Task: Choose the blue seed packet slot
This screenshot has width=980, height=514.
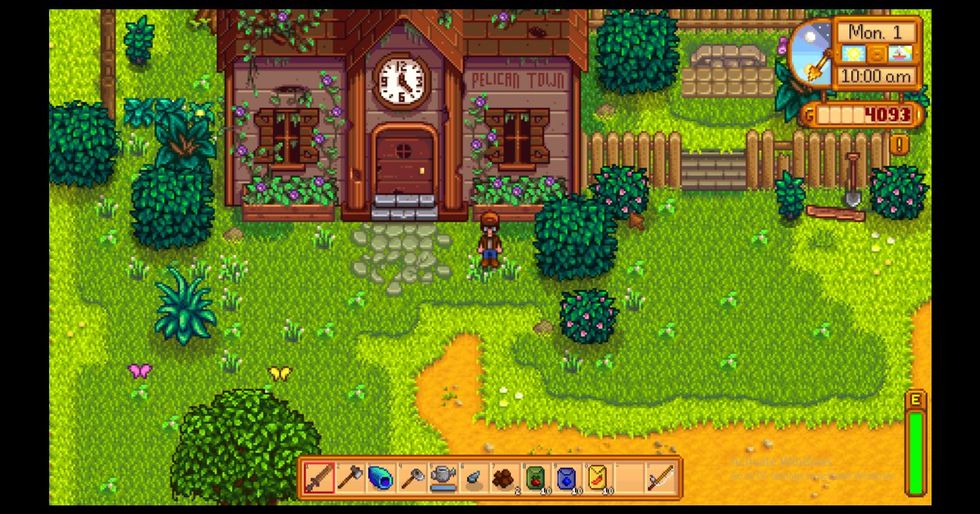Action: point(566,478)
